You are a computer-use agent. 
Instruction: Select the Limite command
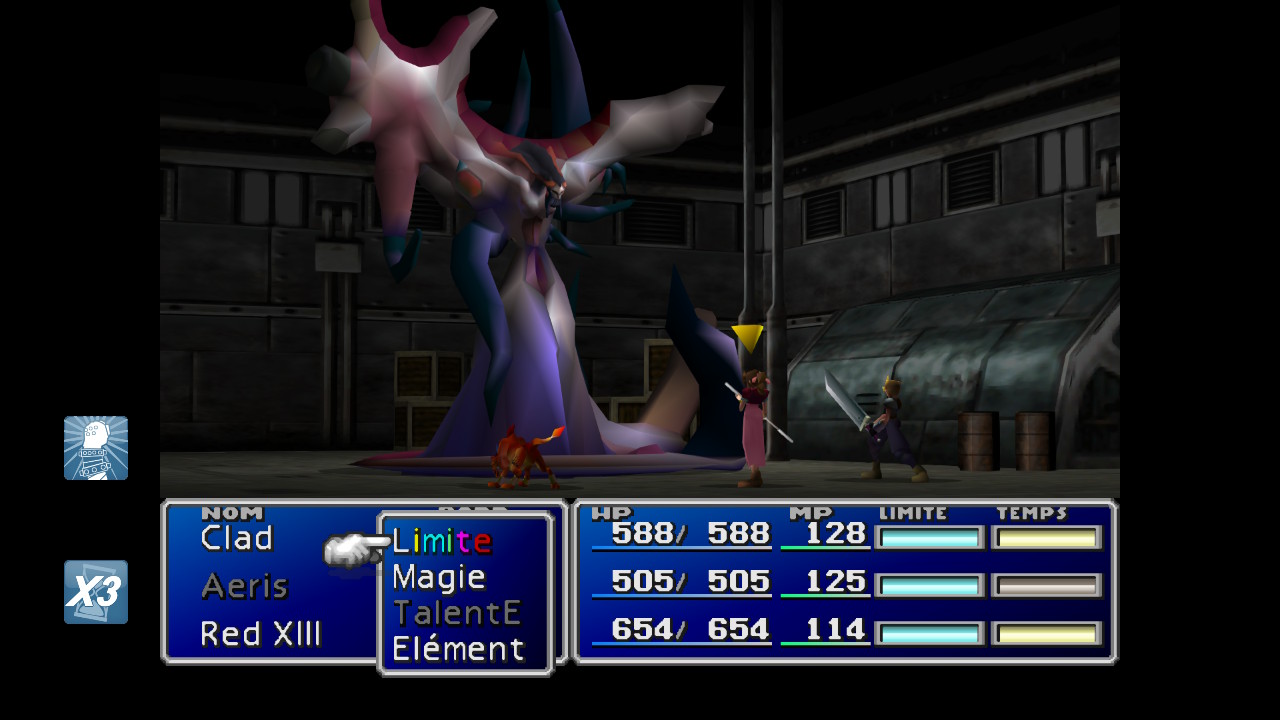tap(441, 541)
